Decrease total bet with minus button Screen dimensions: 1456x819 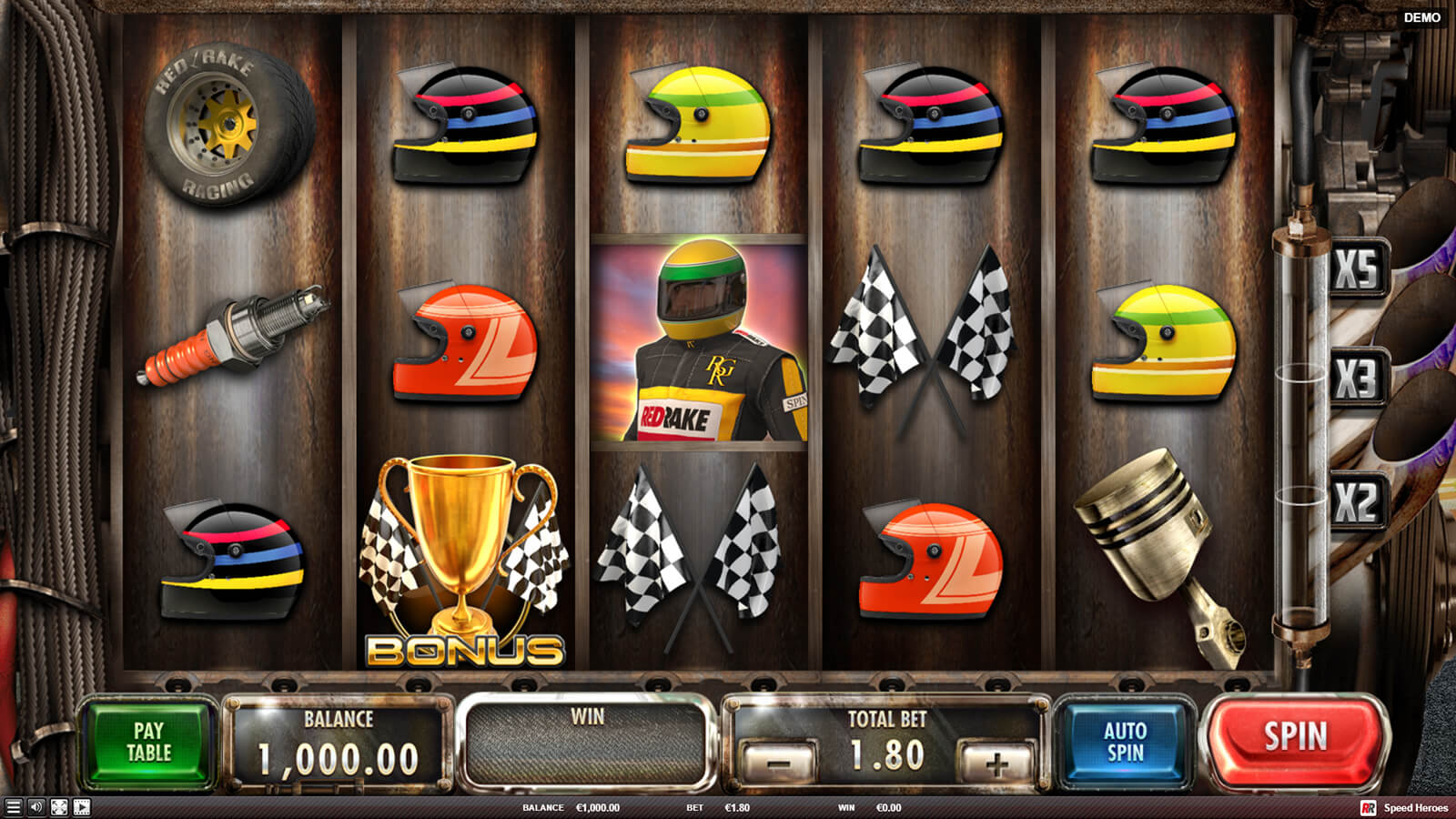click(x=779, y=763)
